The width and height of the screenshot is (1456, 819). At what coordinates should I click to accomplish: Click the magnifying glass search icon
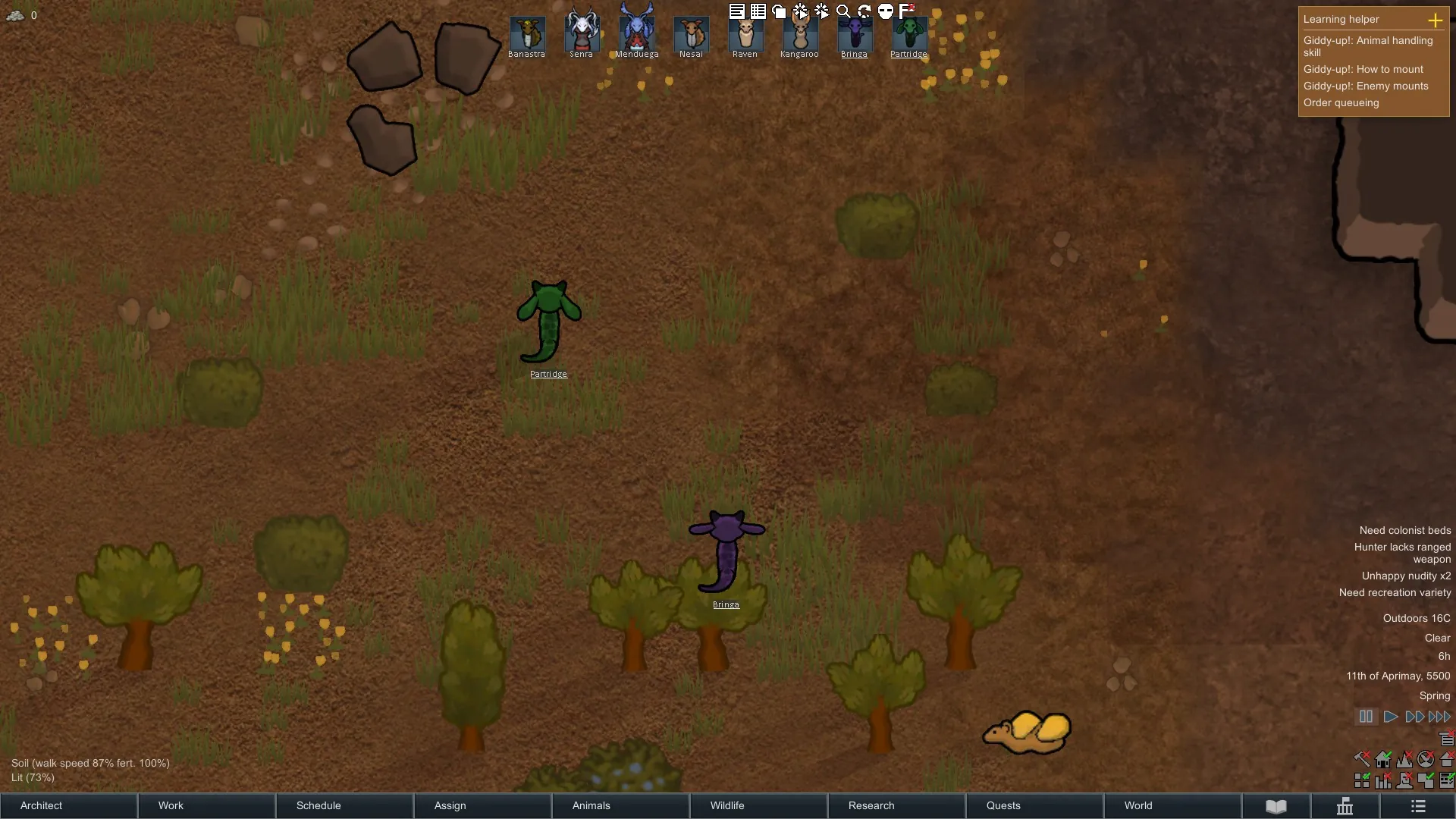point(843,11)
